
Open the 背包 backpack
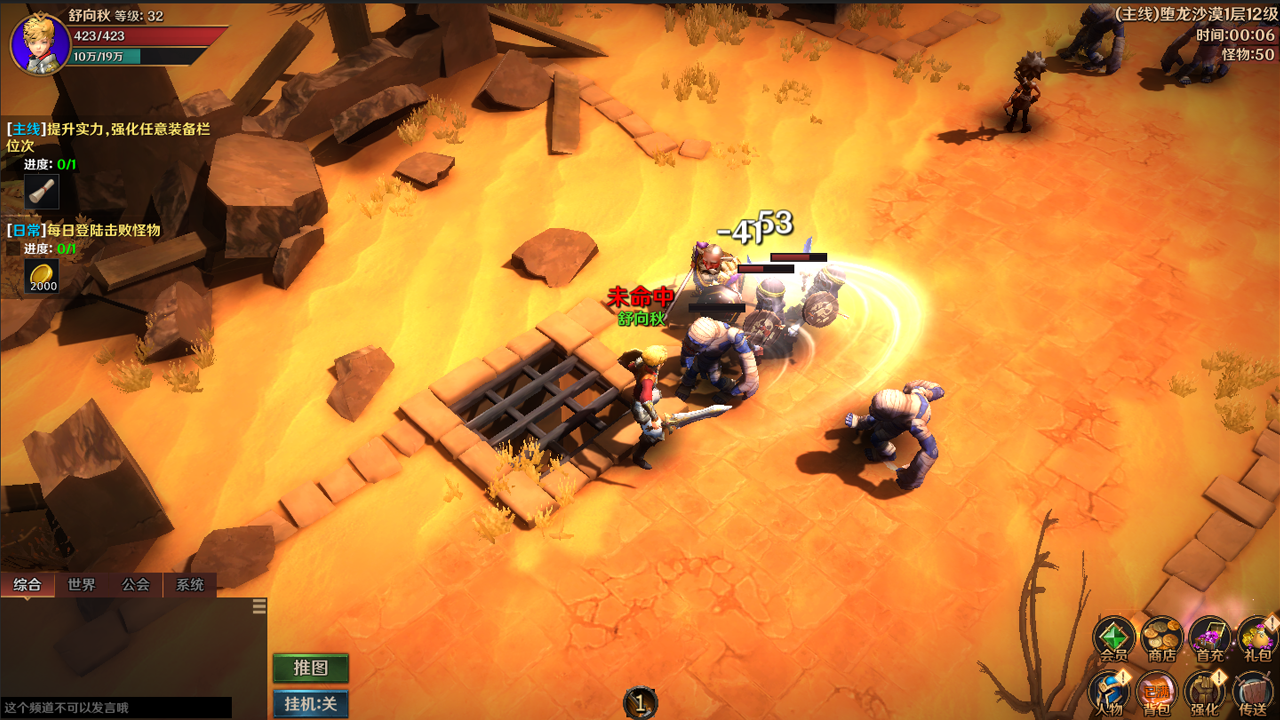(1157, 692)
